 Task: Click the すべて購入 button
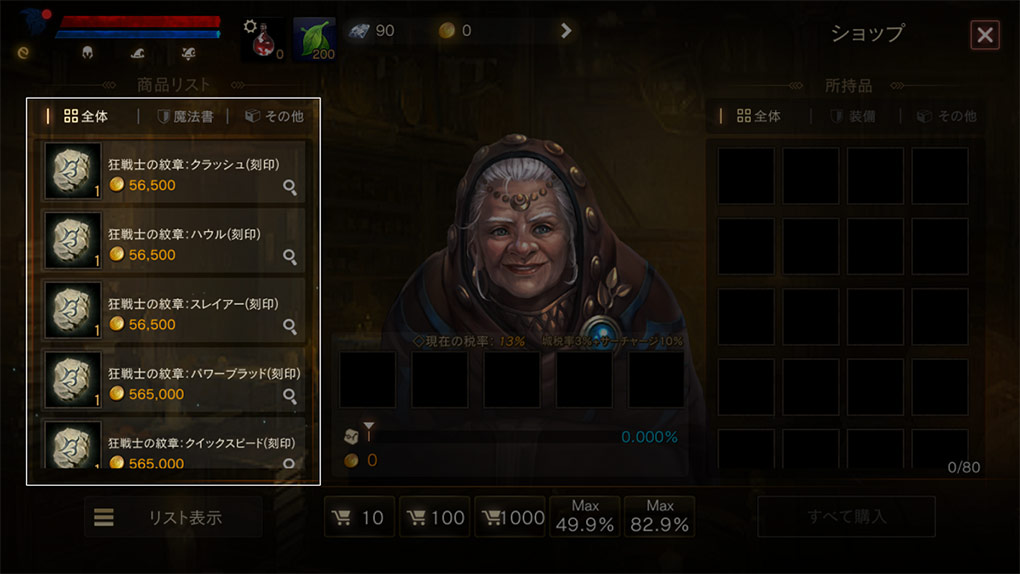[x=846, y=517]
